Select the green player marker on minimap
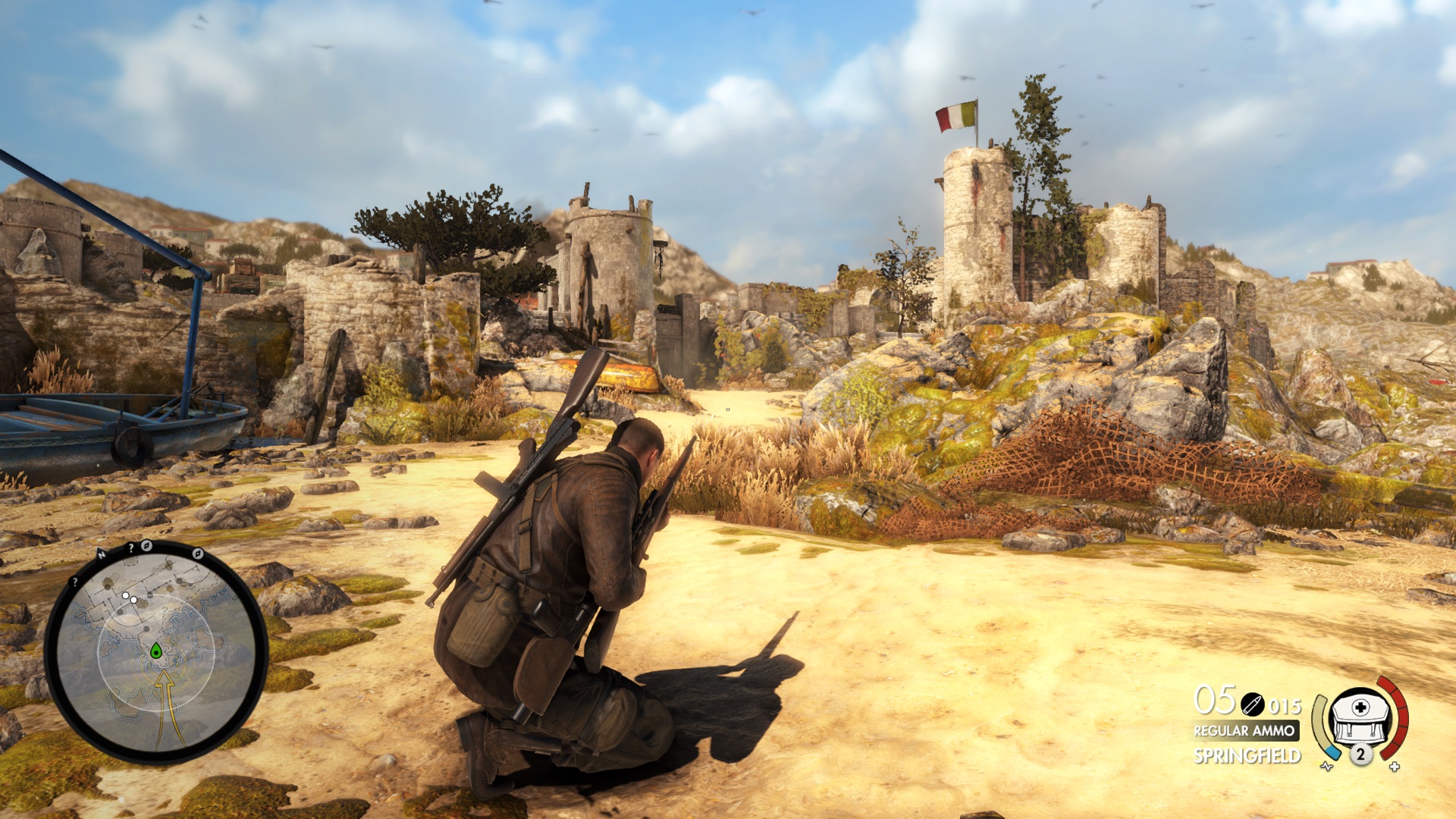The image size is (1456, 819). click(x=156, y=651)
